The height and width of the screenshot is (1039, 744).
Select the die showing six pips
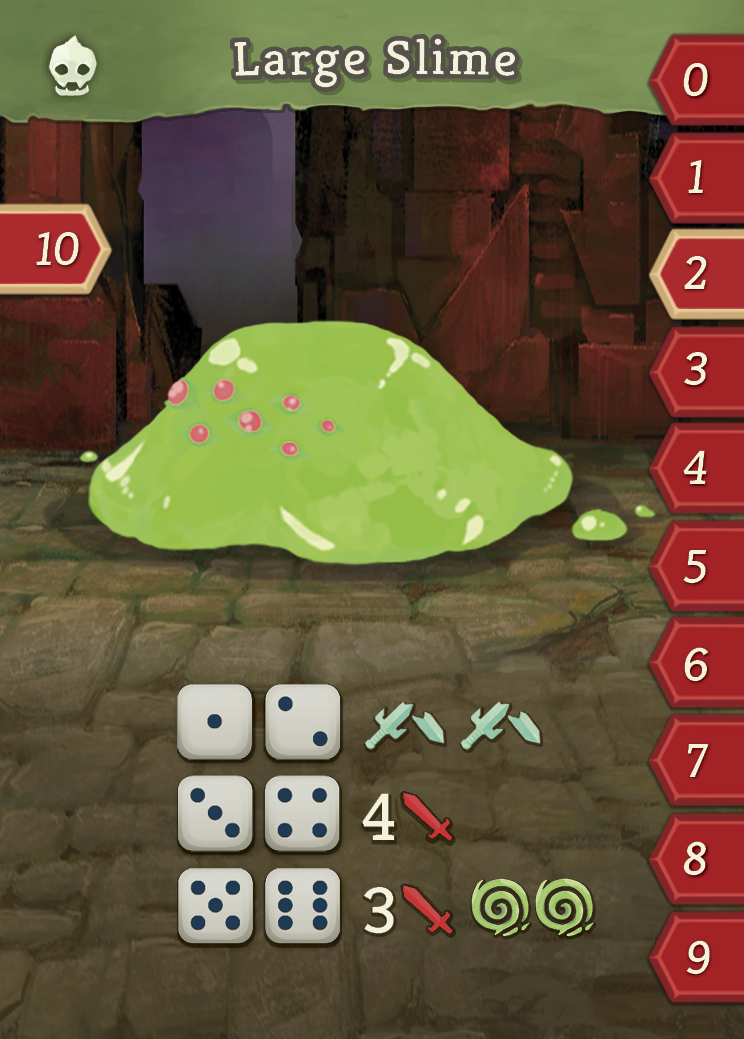(x=302, y=906)
